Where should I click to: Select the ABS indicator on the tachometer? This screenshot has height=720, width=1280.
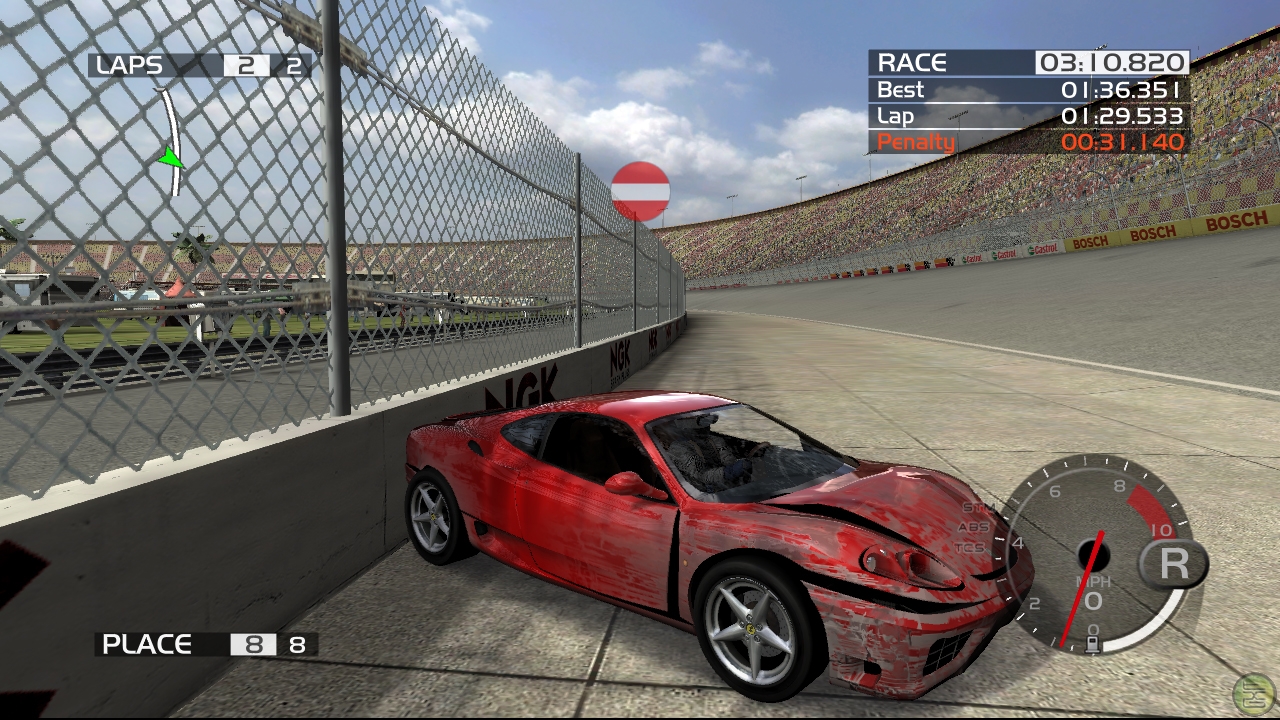[x=973, y=527]
